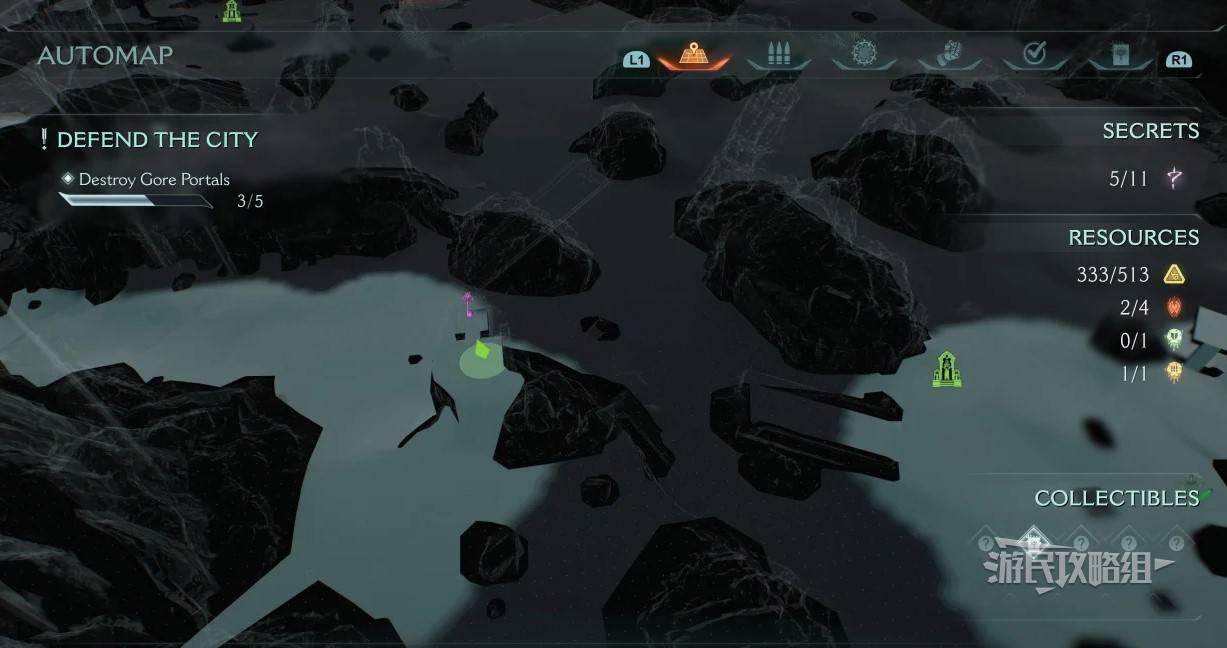The height and width of the screenshot is (648, 1227).
Task: Switch to the clenched fist tab
Action: (x=949, y=54)
